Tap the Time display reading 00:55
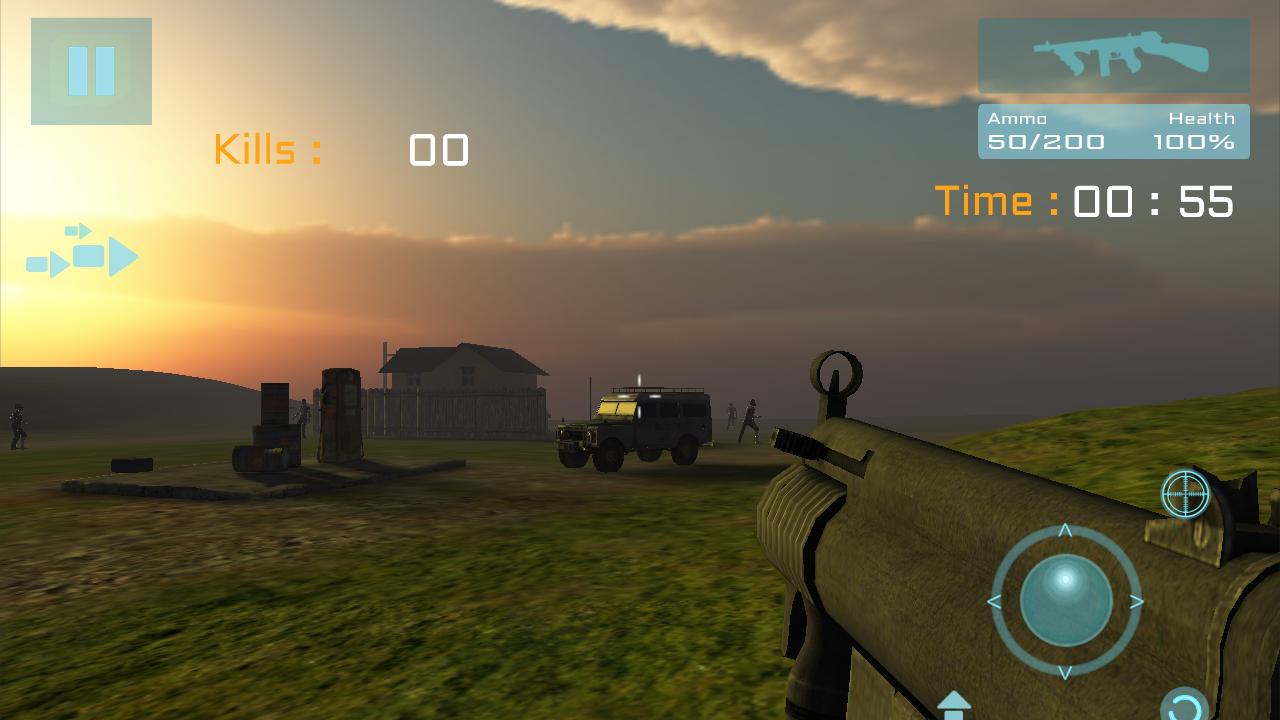This screenshot has height=720, width=1280. coord(1083,200)
